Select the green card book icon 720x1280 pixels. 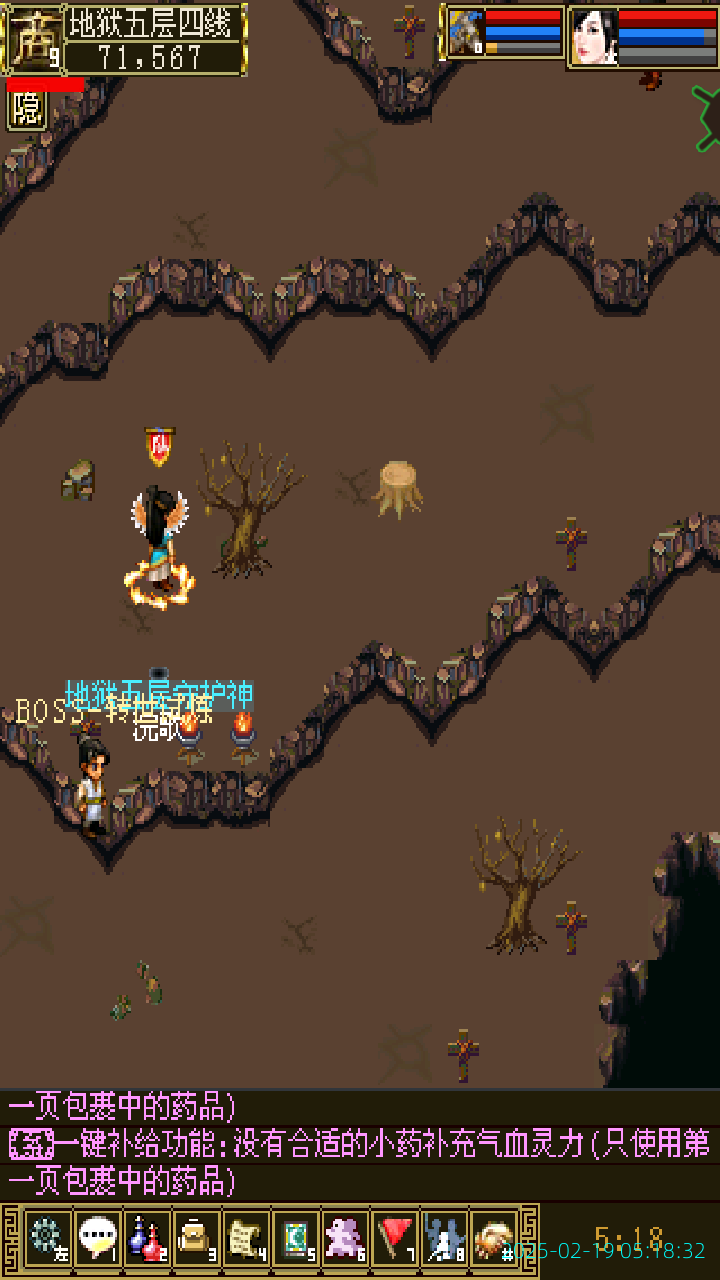point(295,1239)
